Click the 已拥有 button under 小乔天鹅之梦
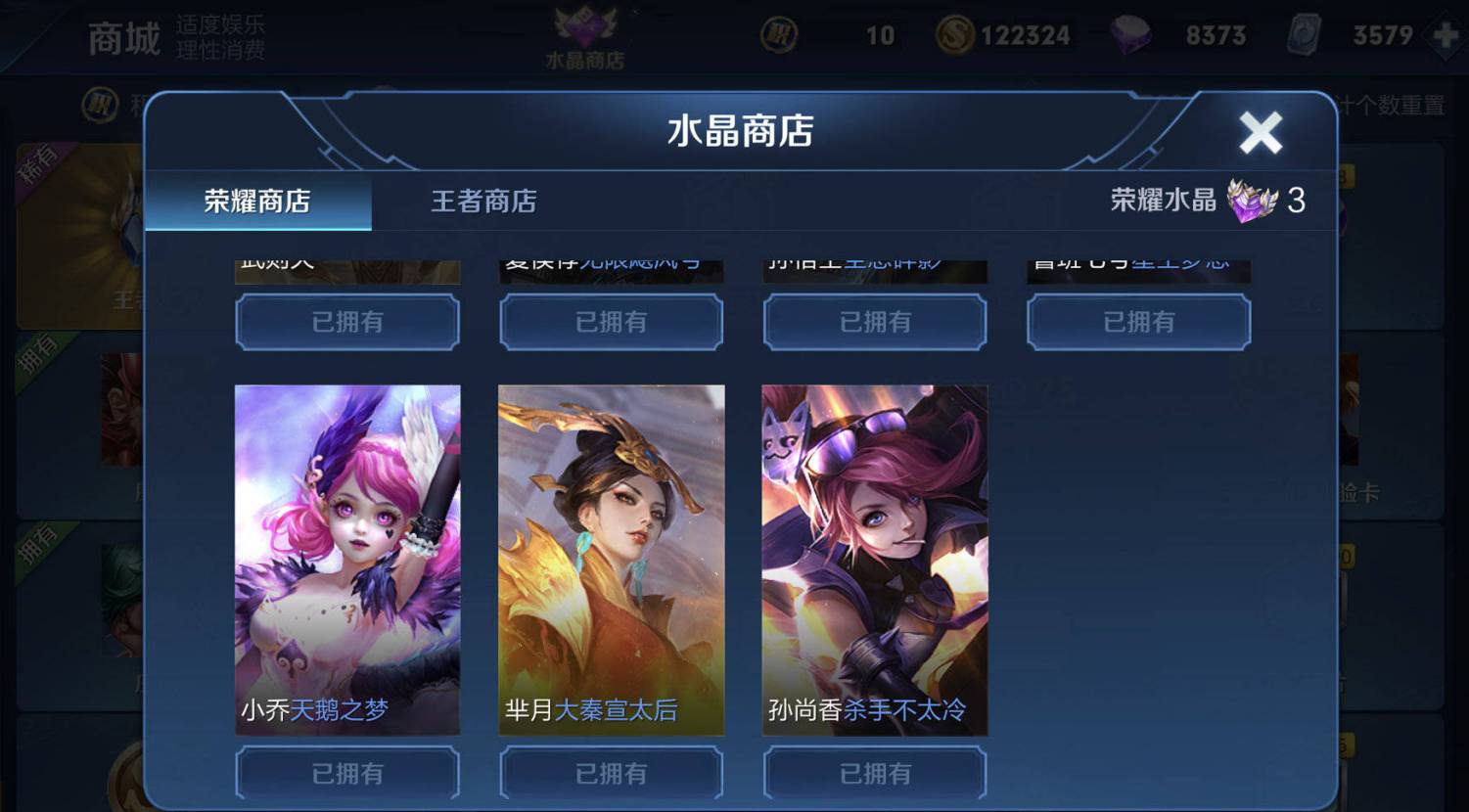1469x812 pixels. coord(346,772)
